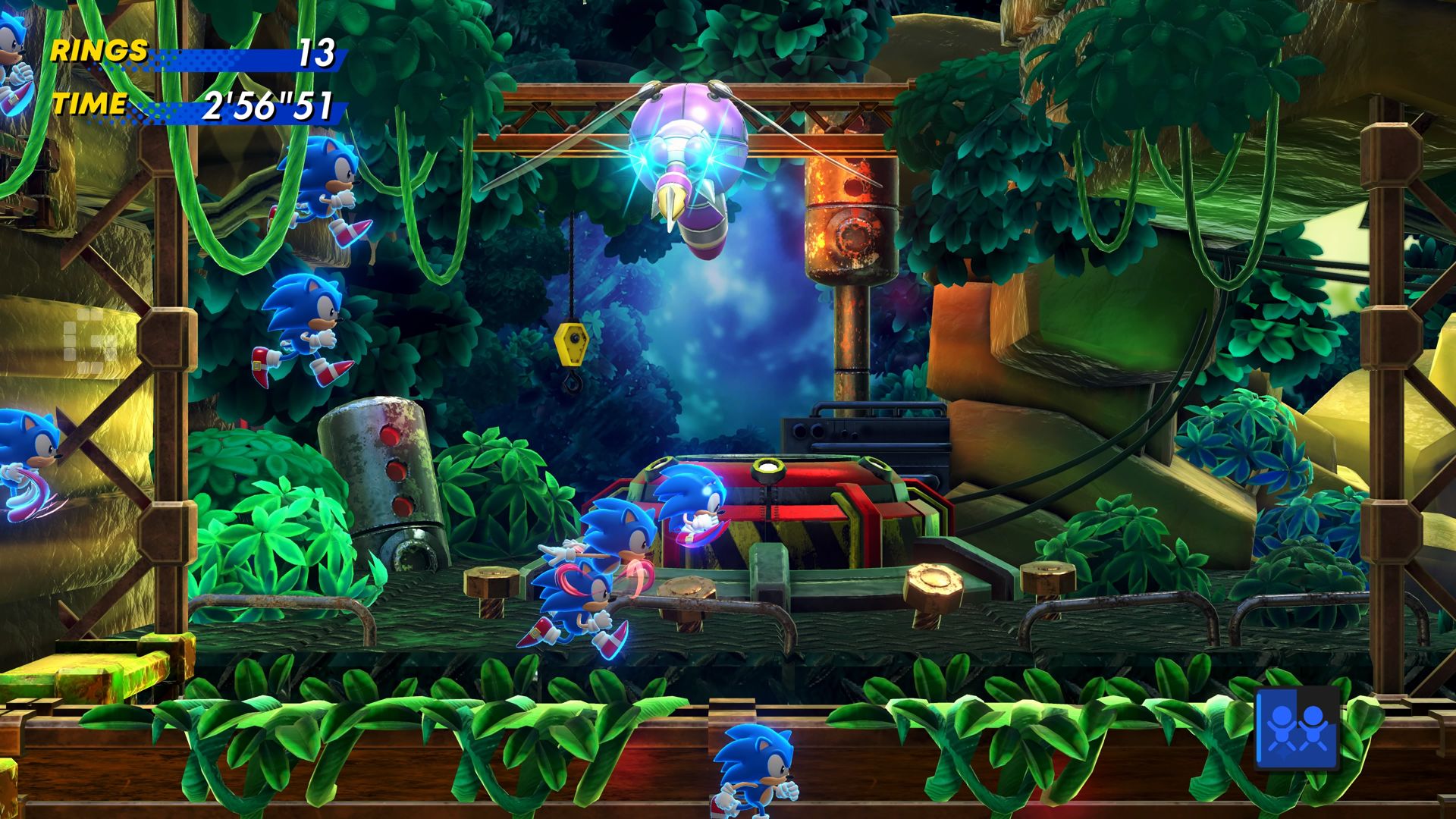
Task: Click the ring count showing 13
Action: [318, 53]
